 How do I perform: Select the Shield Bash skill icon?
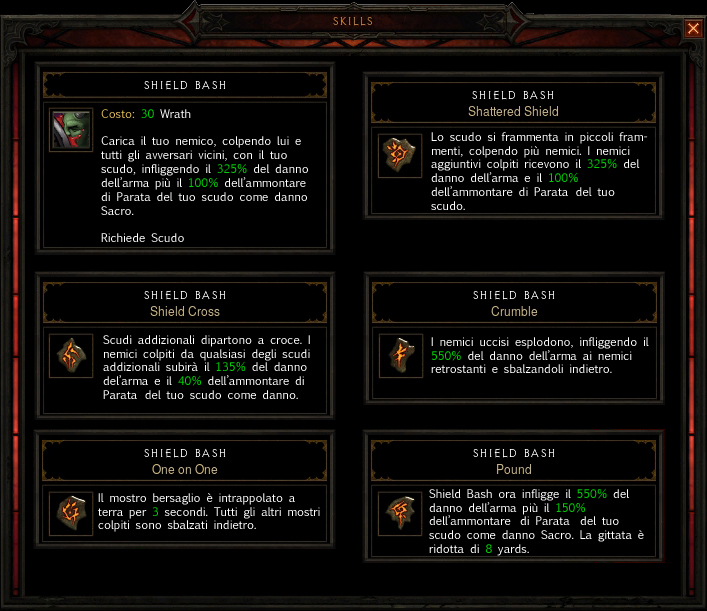pyautogui.click(x=71, y=129)
